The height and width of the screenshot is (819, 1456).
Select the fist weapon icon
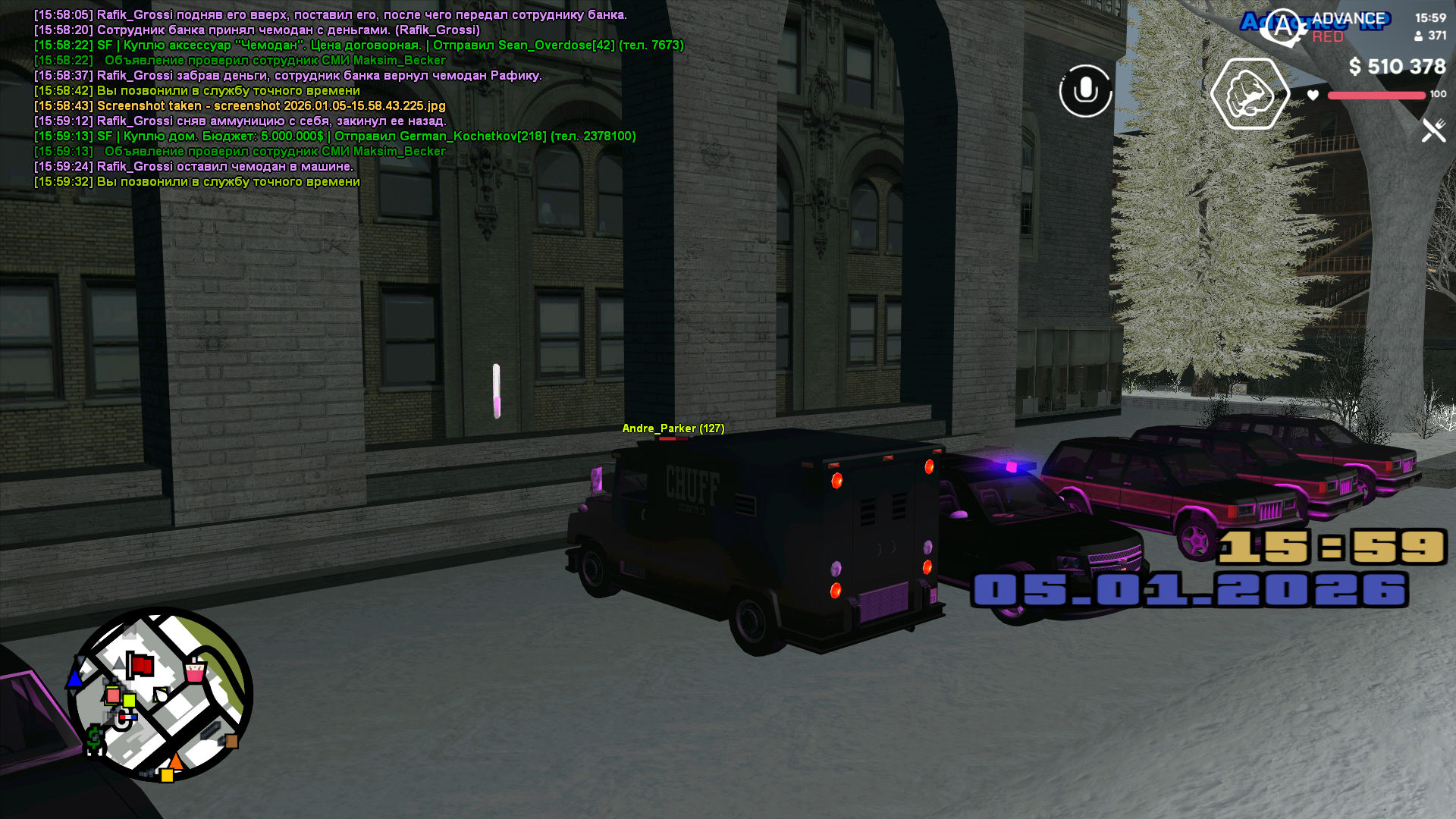1250,94
